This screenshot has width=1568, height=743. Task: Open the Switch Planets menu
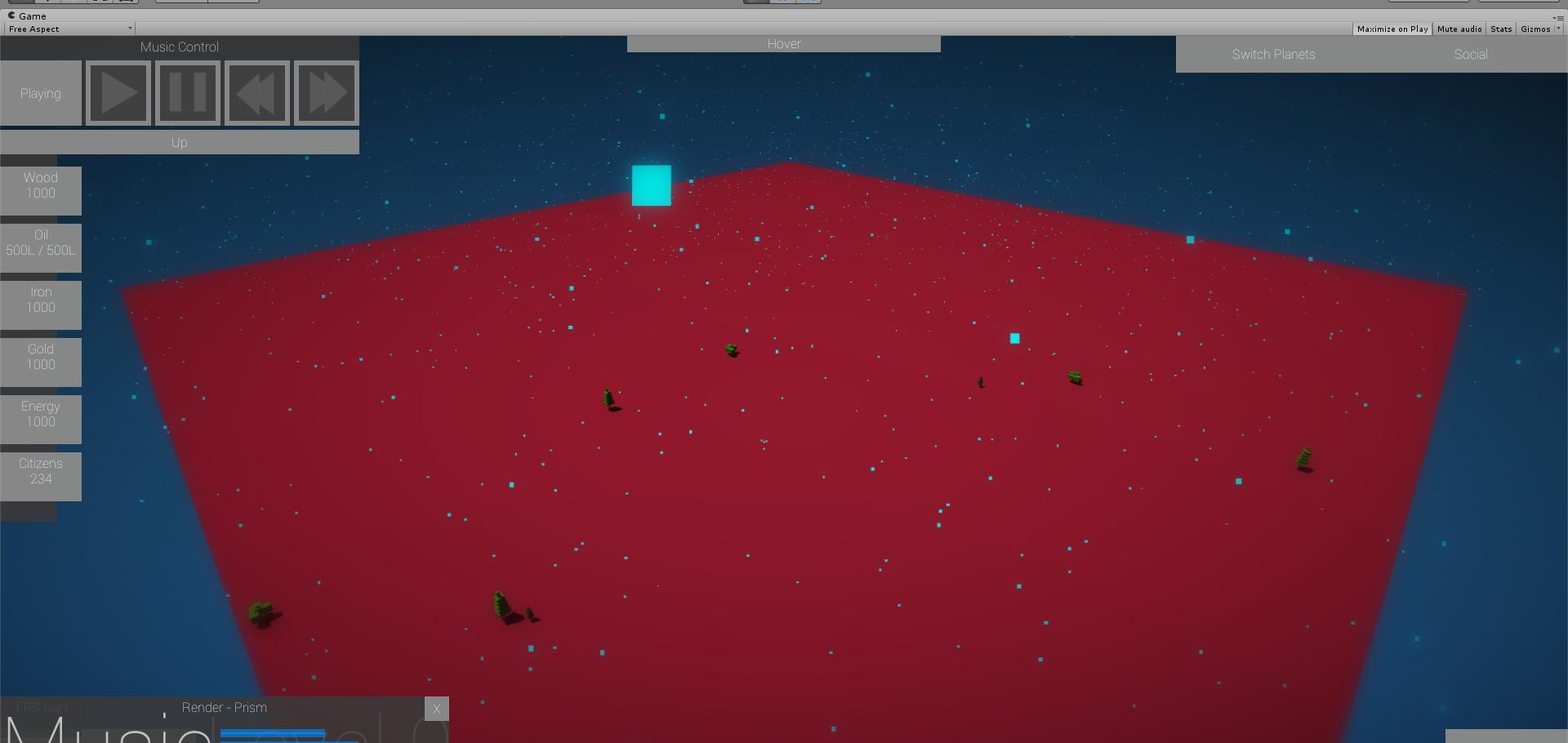[1273, 54]
